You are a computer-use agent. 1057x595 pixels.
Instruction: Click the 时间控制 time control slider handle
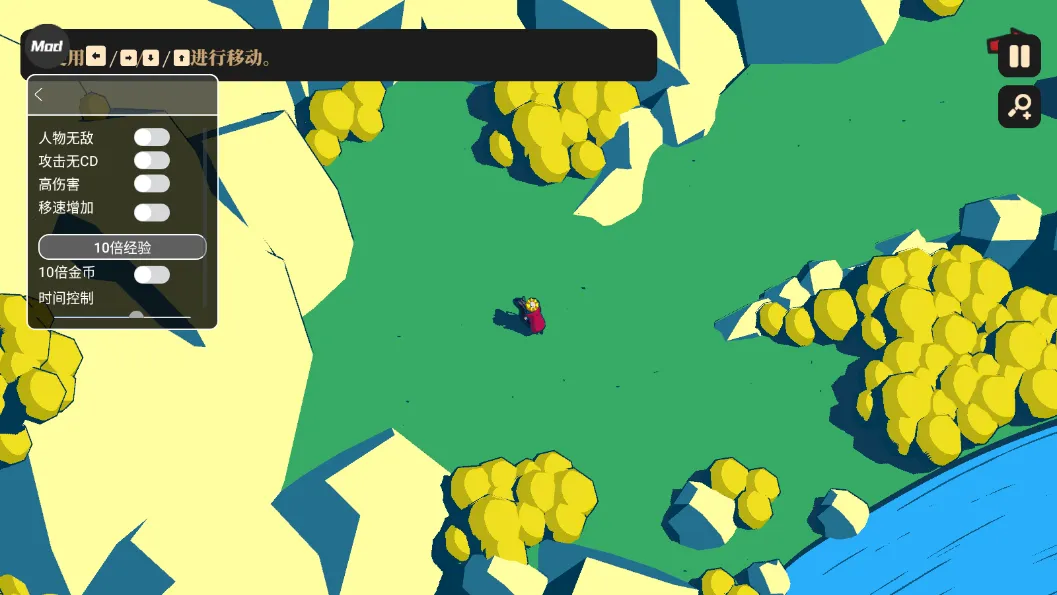tap(136, 317)
